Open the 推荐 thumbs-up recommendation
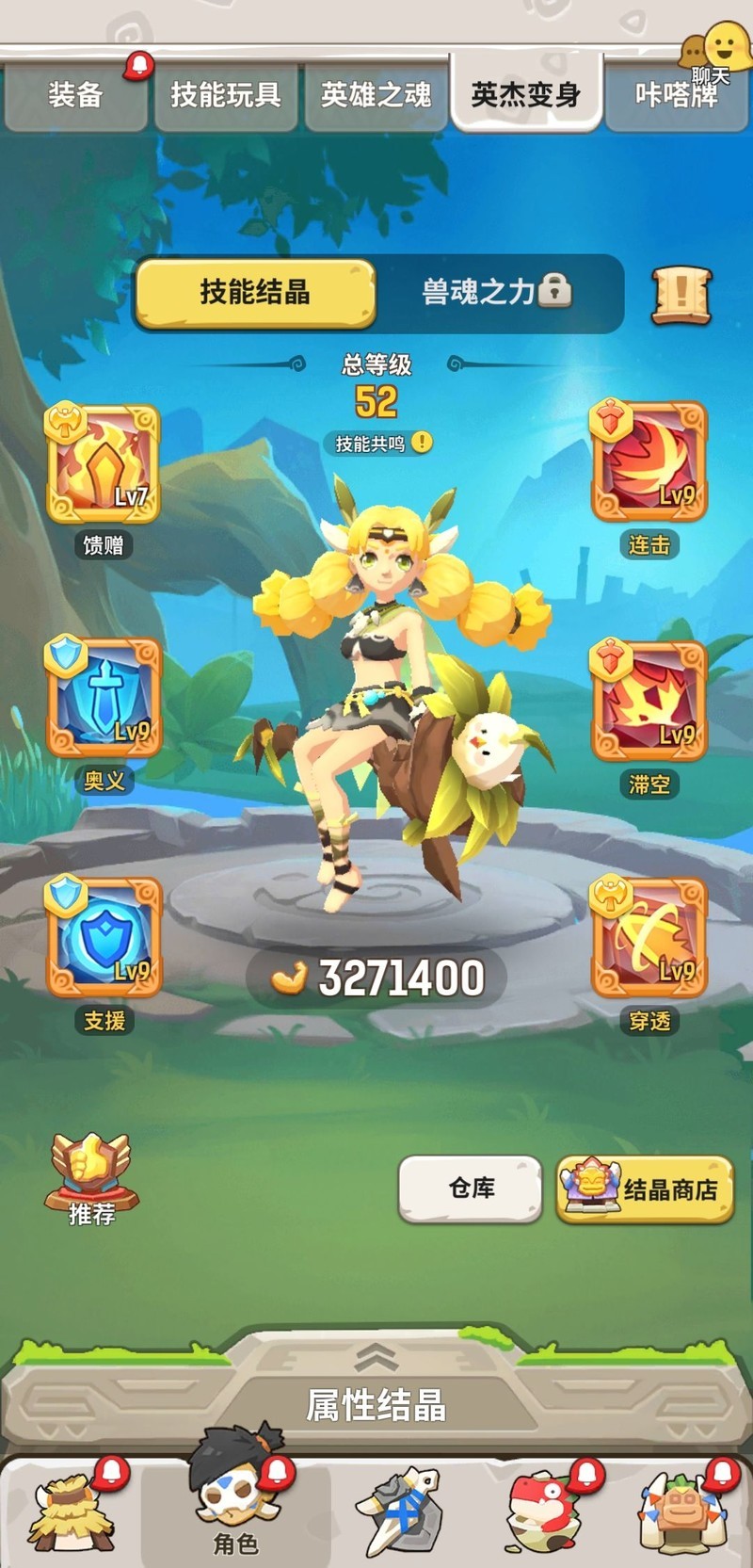This screenshot has width=753, height=1568. coord(91,1178)
